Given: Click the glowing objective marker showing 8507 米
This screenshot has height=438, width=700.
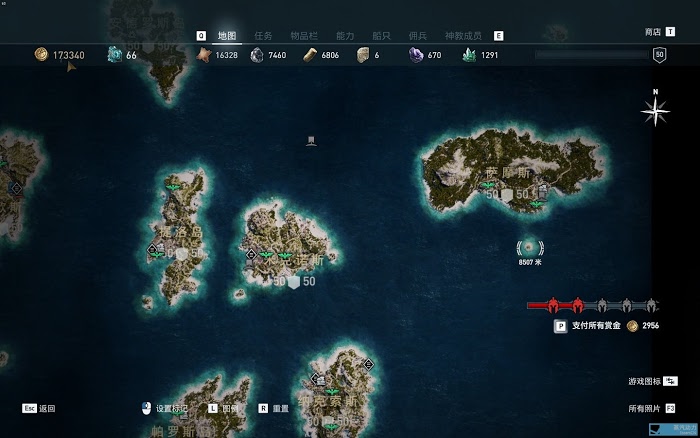Looking at the screenshot, I should (530, 247).
